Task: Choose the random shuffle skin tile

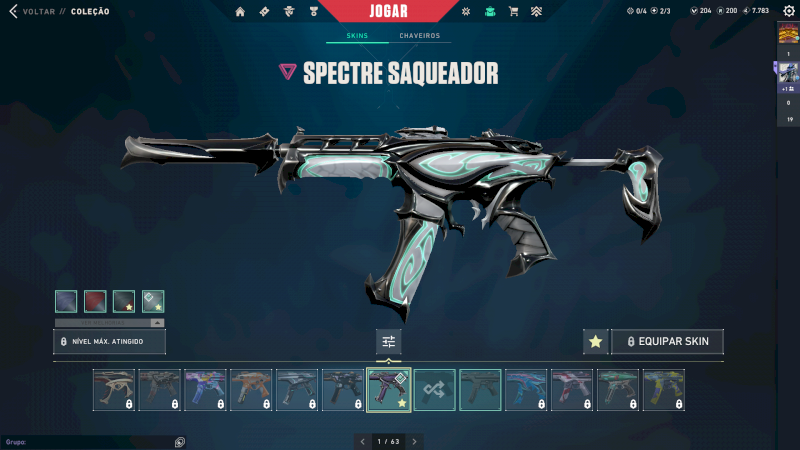Action: [435, 390]
